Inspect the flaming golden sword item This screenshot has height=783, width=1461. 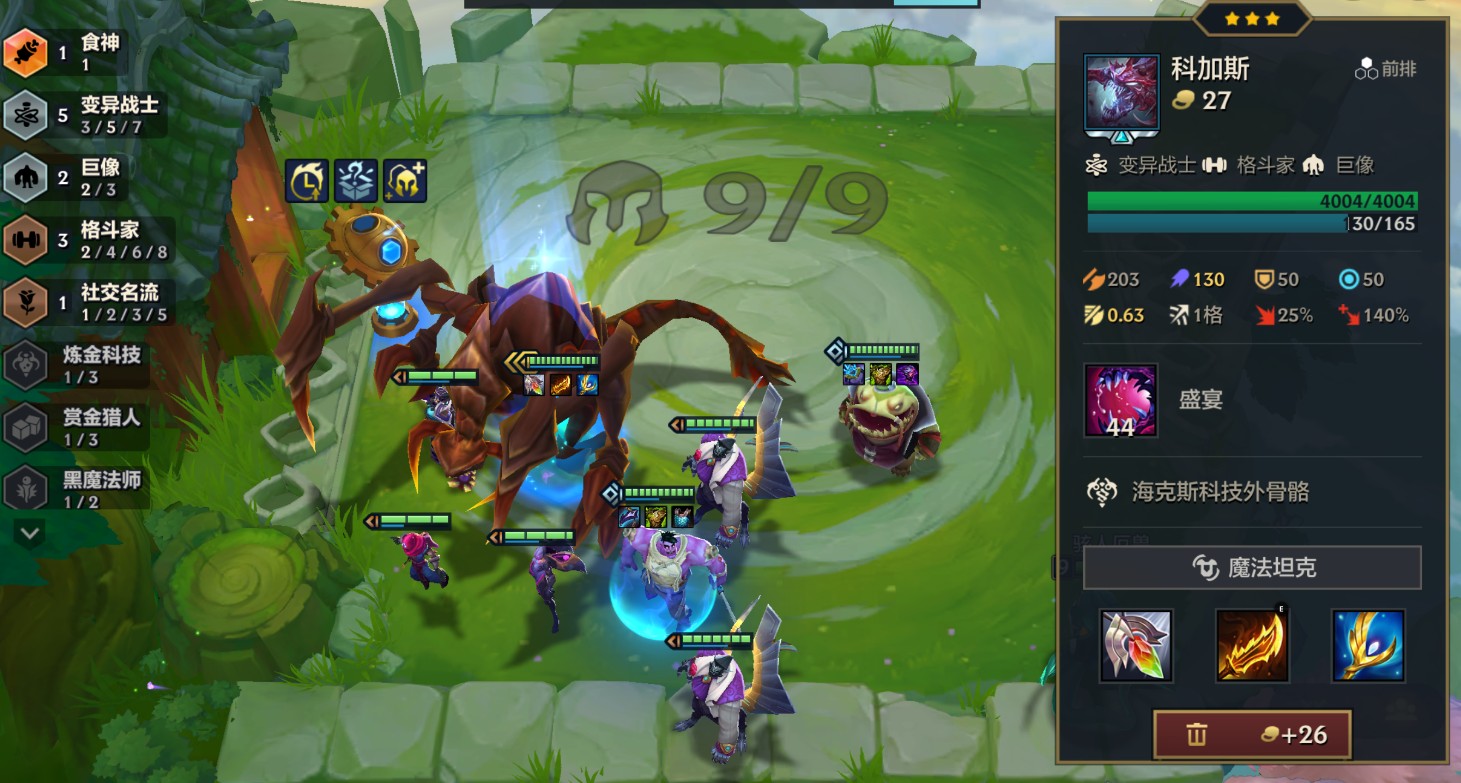click(x=1252, y=645)
